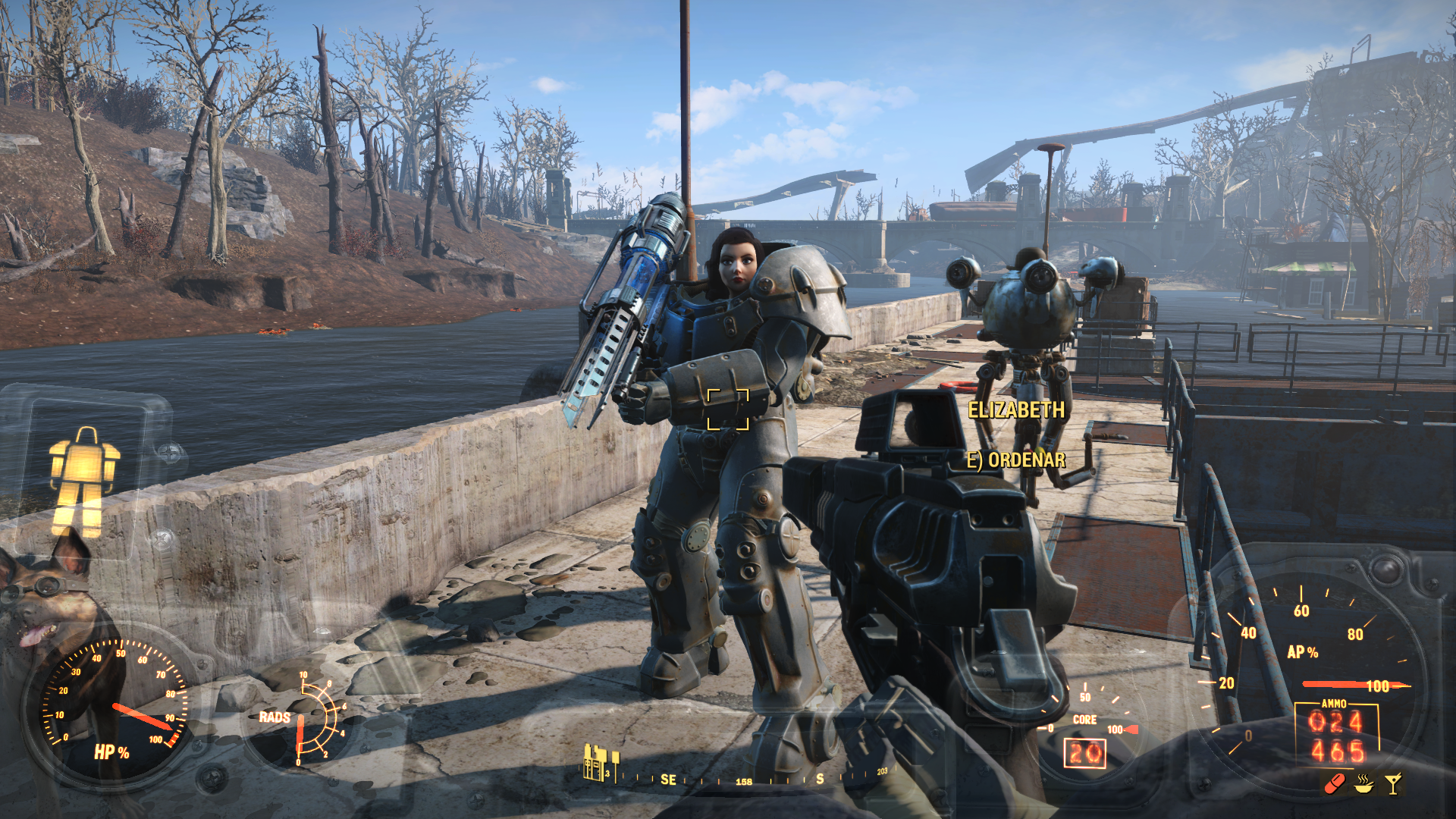Click the steaming food bowl icon
The height and width of the screenshot is (819, 1456).
[1363, 783]
